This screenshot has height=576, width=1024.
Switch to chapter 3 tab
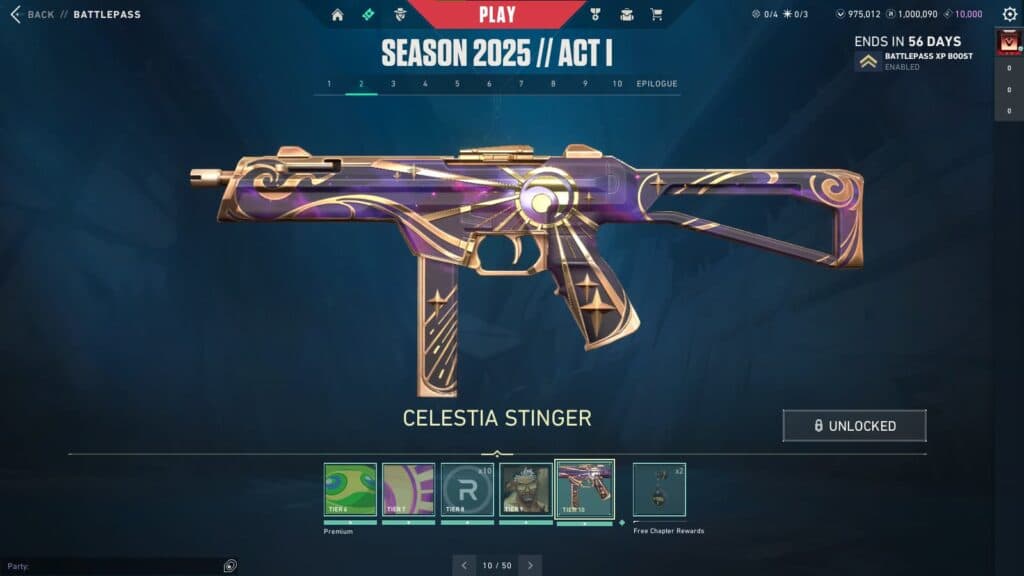point(393,84)
